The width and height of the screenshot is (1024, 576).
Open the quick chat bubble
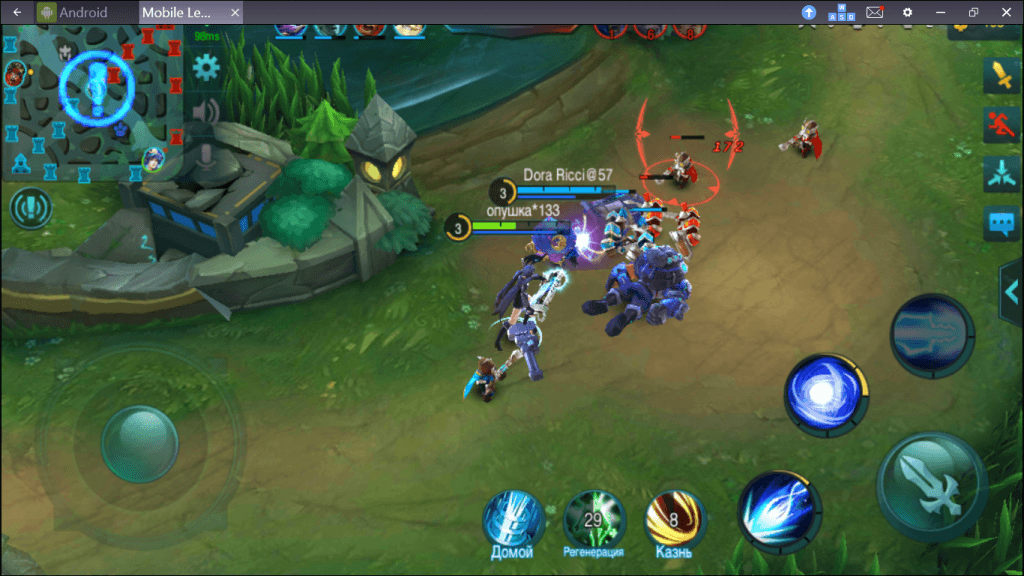[x=1001, y=223]
